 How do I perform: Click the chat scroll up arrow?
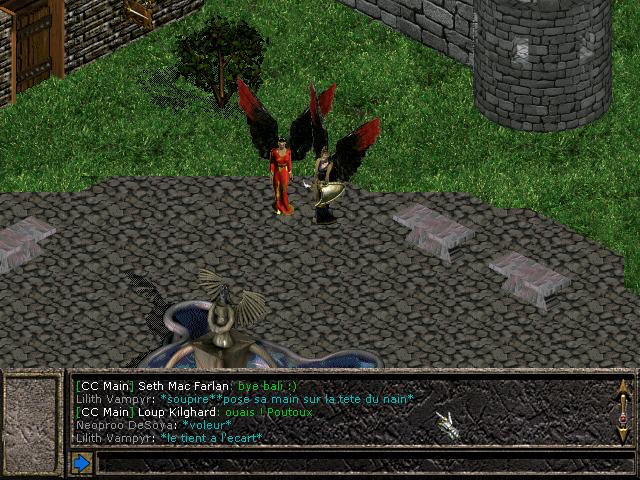click(x=623, y=389)
